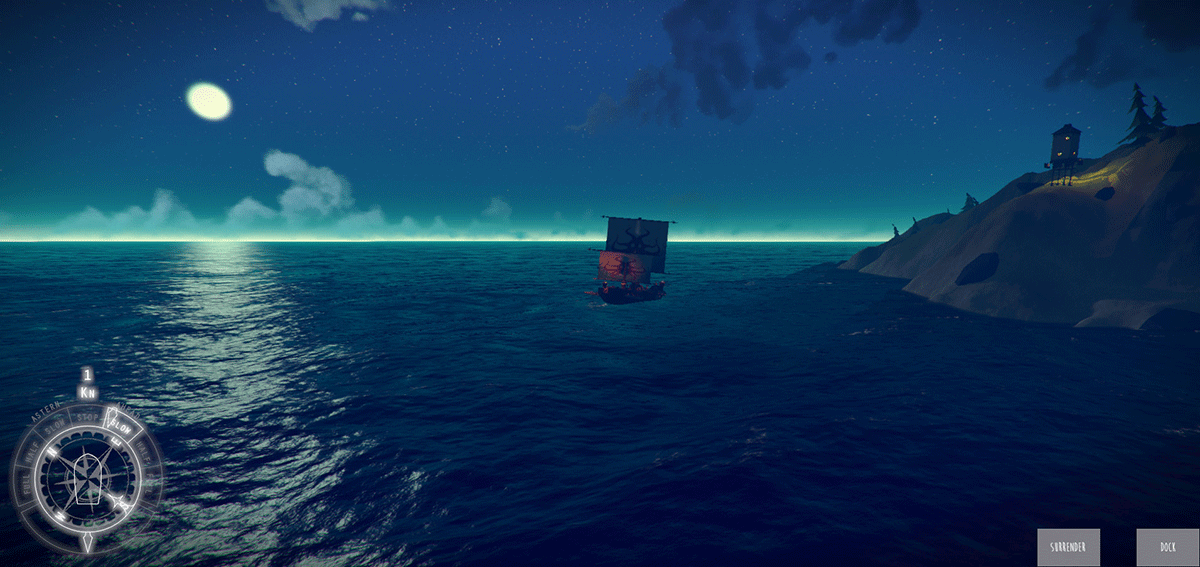Select Ahead Slow on the speed dial
Screen dimensions: 1200x567
coord(122,427)
